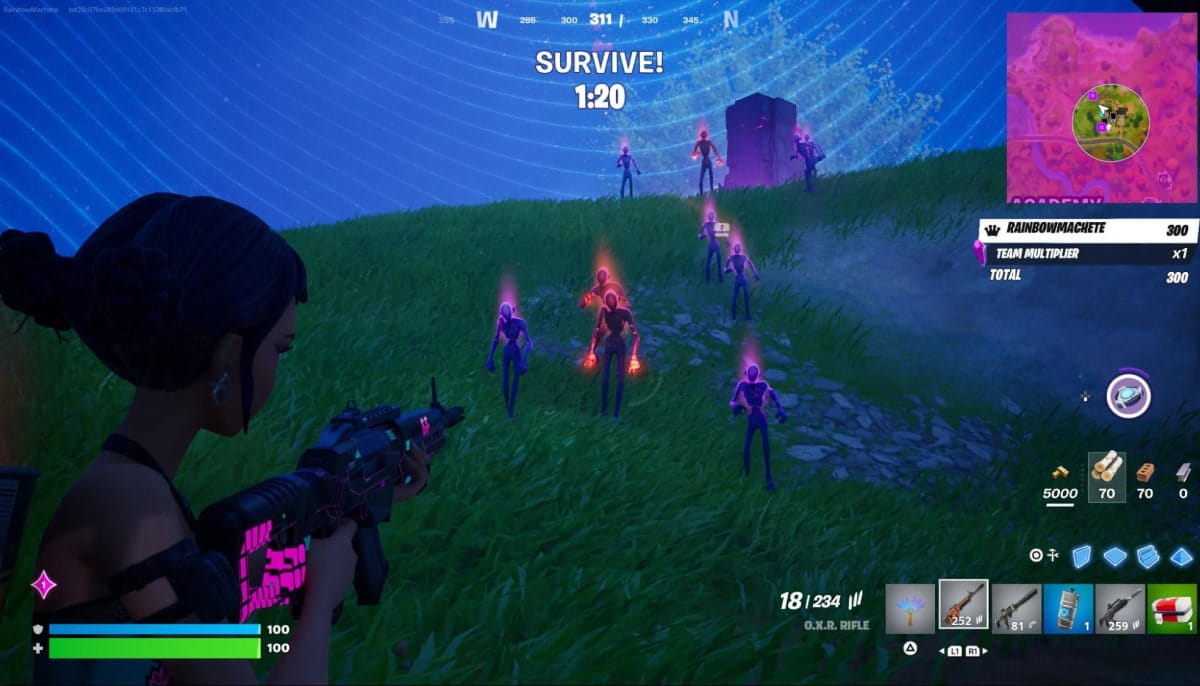Screen dimensions: 1200x686
Task: Select metal as building material
Action: tap(1184, 470)
